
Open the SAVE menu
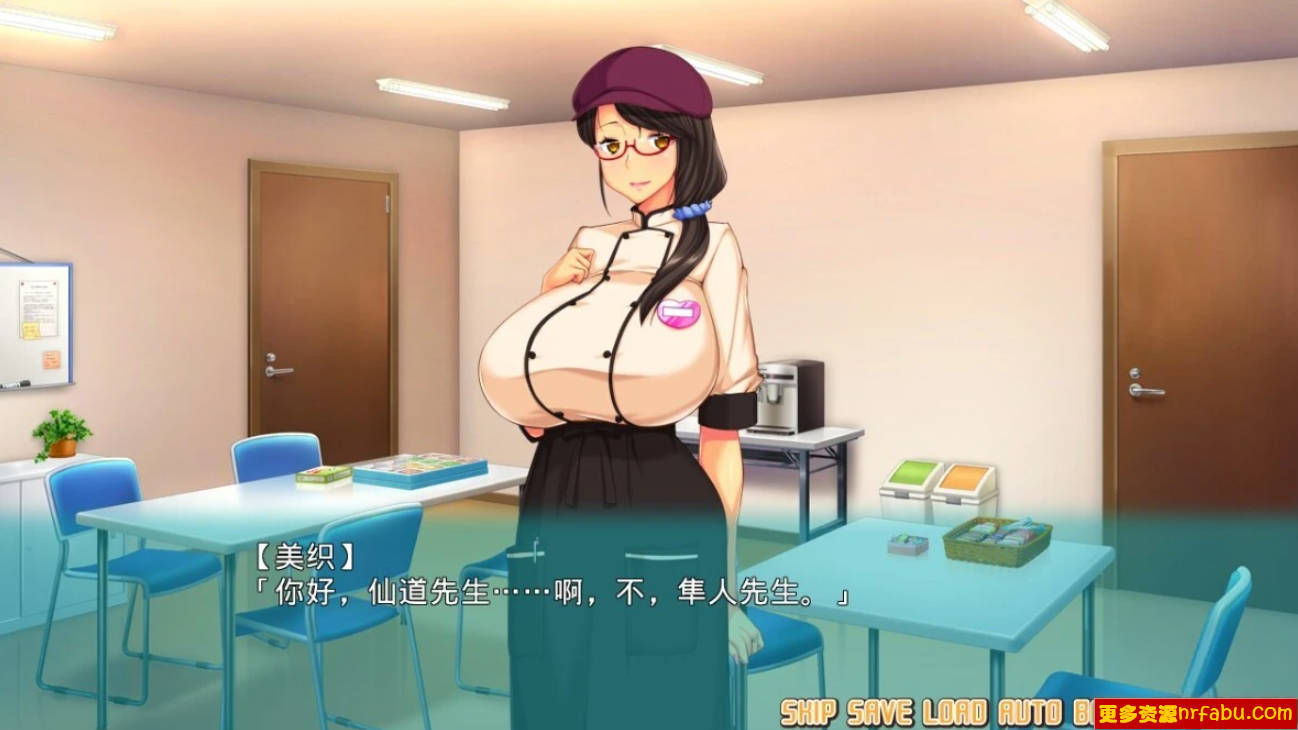tap(879, 712)
